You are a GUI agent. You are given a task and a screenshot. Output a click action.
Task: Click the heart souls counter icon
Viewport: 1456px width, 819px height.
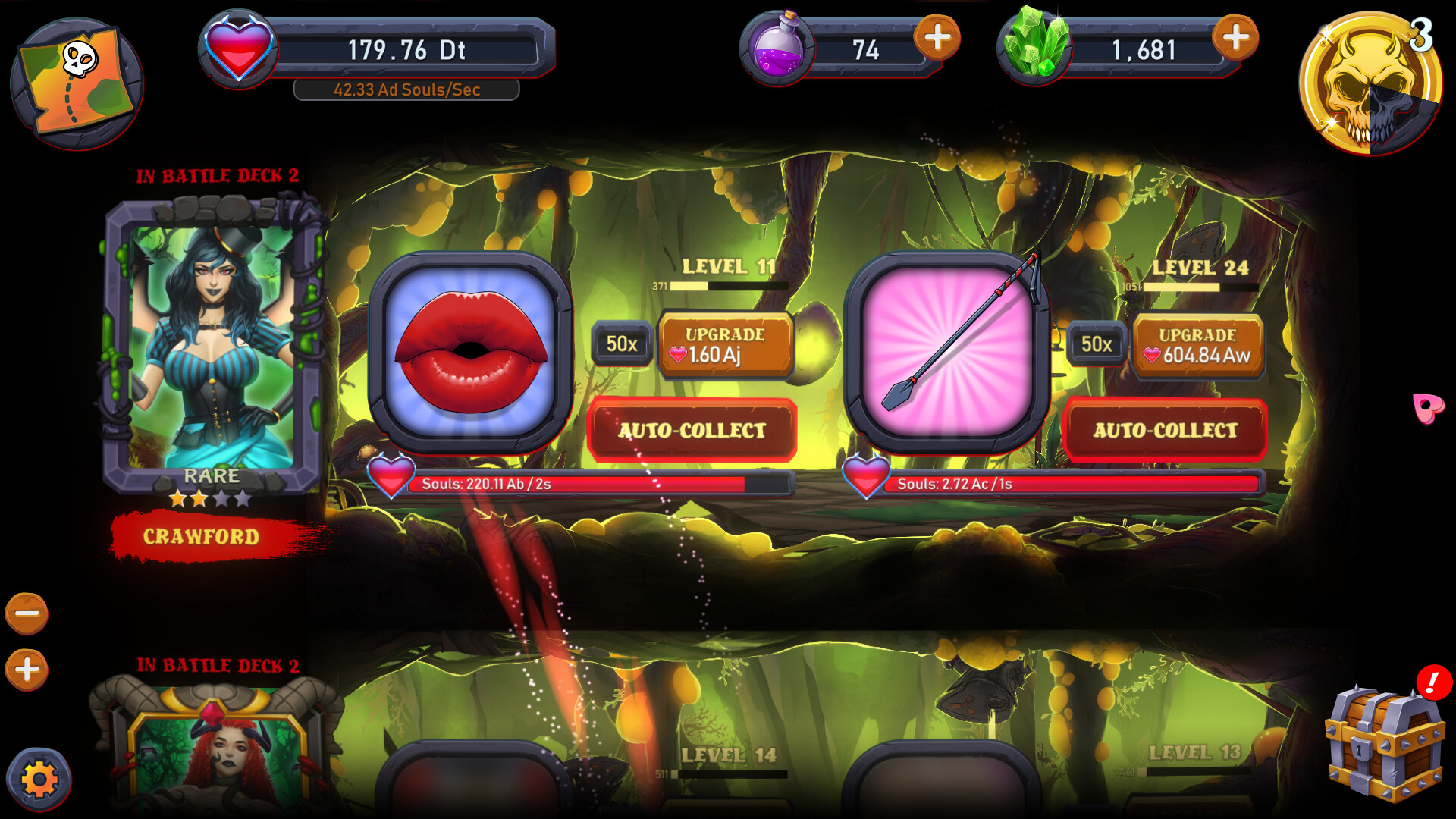pyautogui.click(x=239, y=47)
